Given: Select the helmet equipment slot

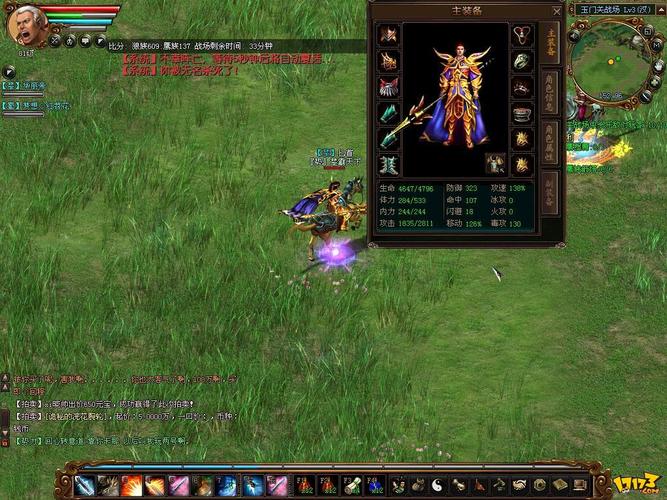Looking at the screenshot, I should click(x=388, y=35).
